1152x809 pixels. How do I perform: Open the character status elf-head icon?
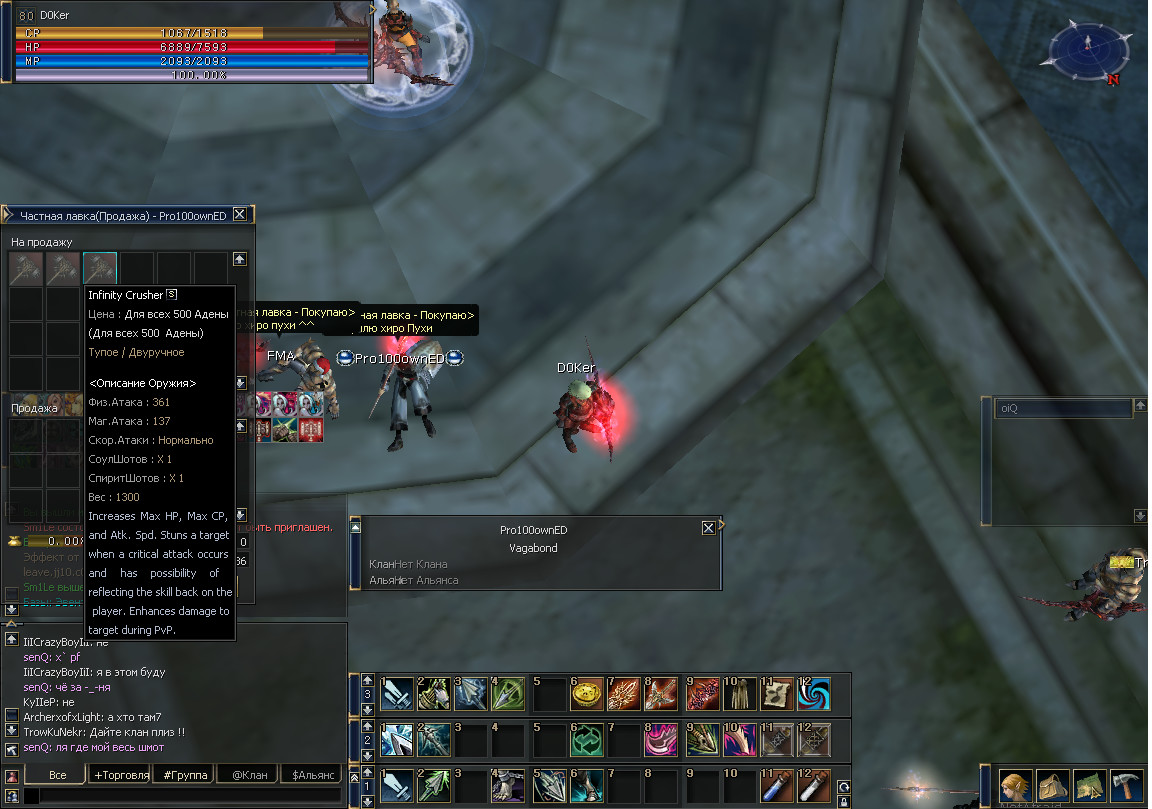click(x=1016, y=785)
